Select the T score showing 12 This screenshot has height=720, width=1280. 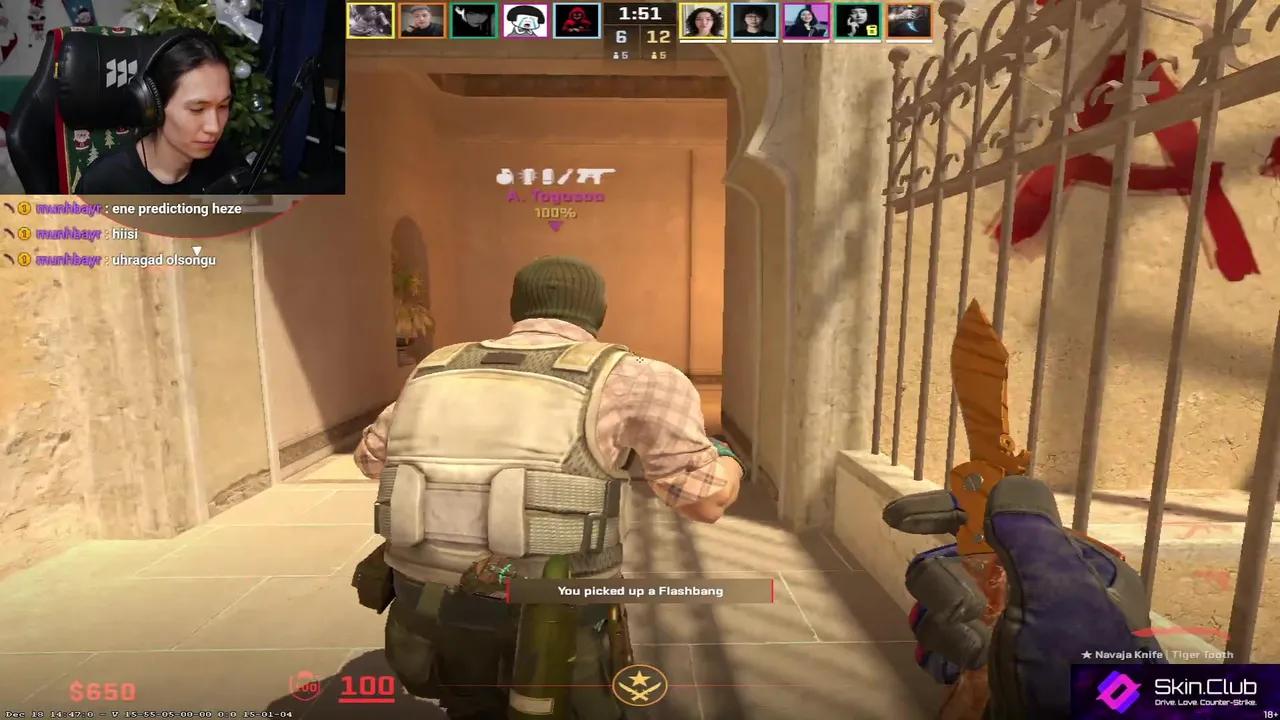[x=658, y=36]
